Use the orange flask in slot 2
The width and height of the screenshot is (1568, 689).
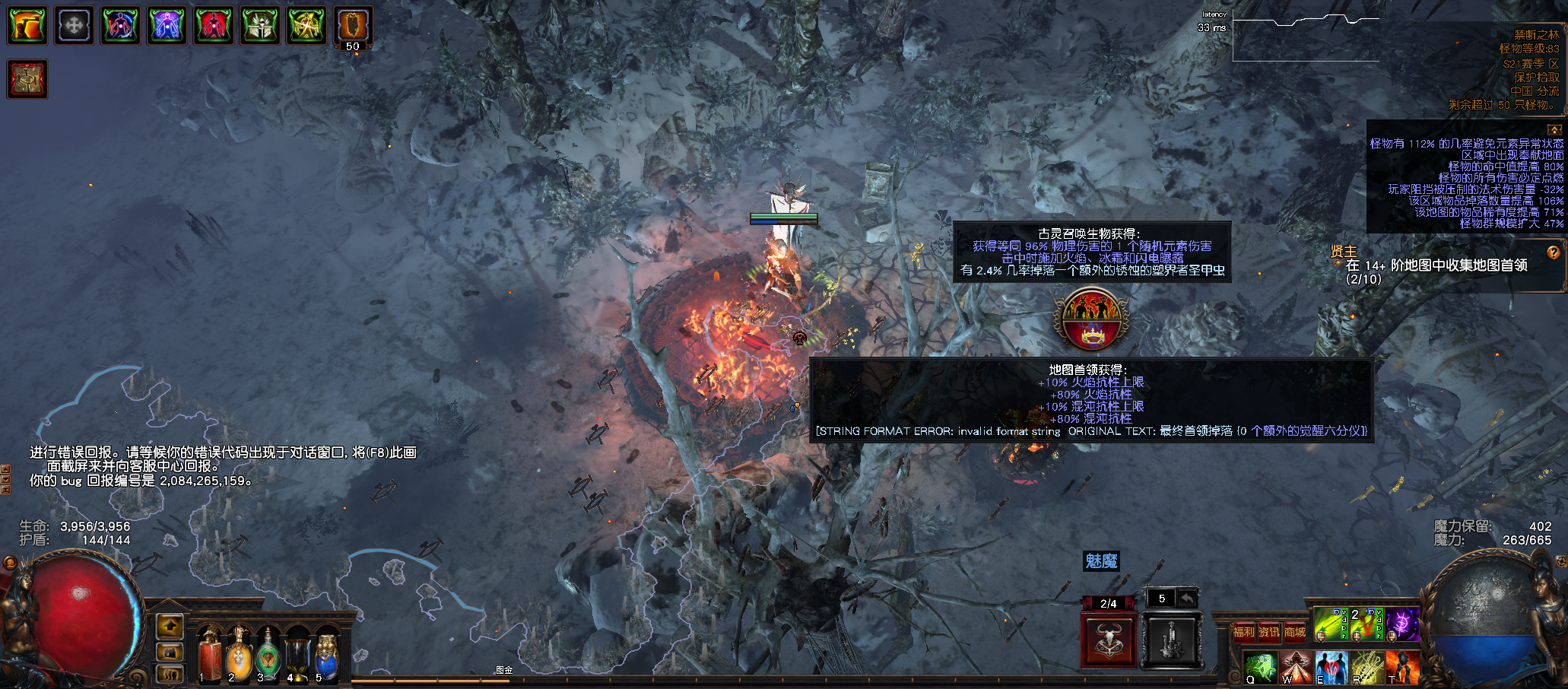[240, 654]
